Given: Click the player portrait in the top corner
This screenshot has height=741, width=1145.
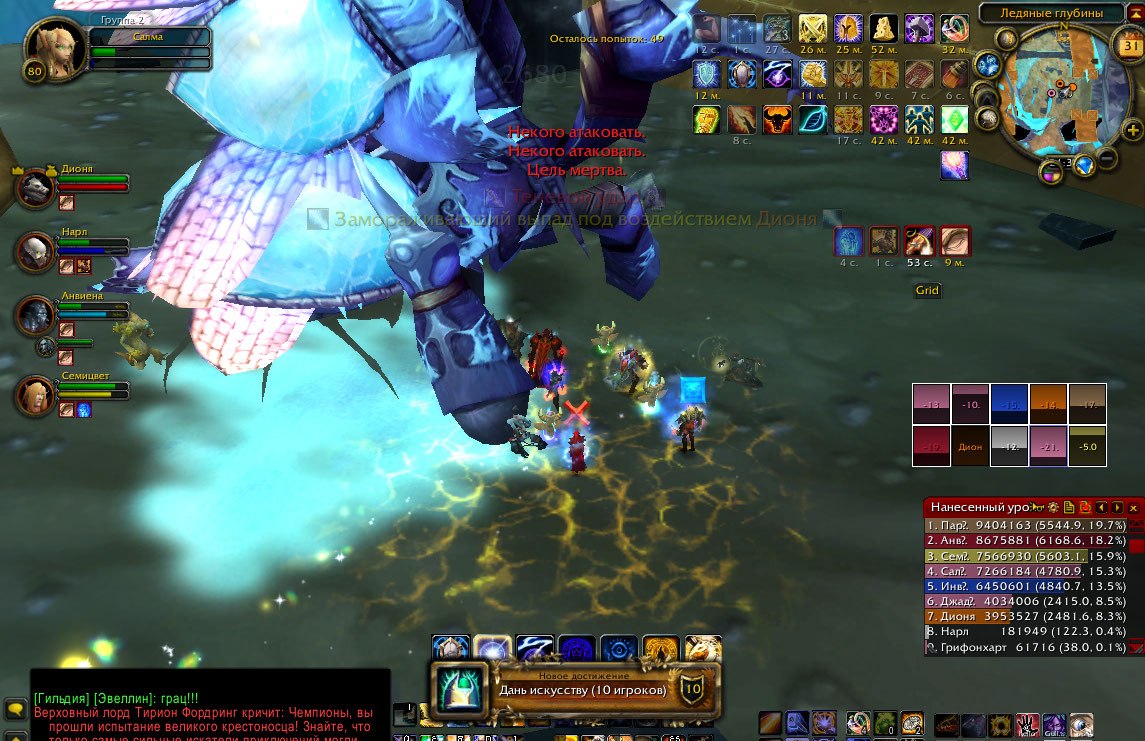Looking at the screenshot, I should click(50, 46).
